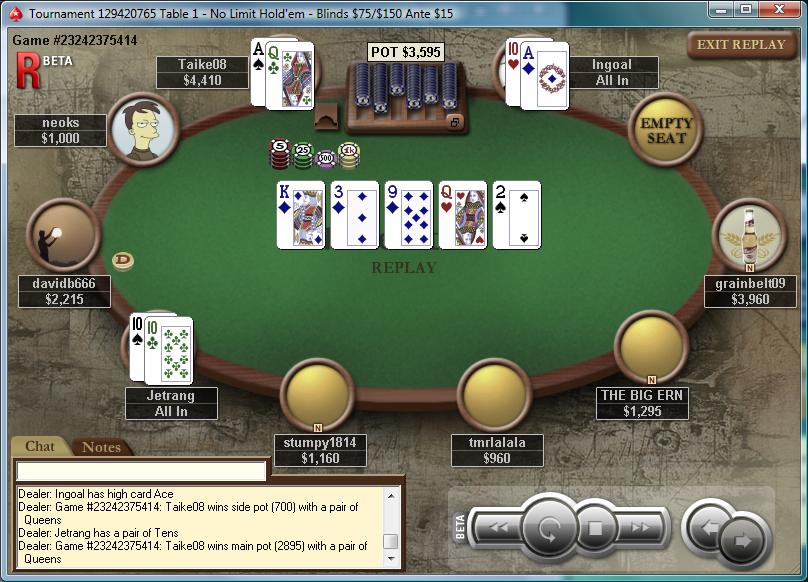The height and width of the screenshot is (582, 808).
Task: Focus the chat text input field
Action: point(141,470)
